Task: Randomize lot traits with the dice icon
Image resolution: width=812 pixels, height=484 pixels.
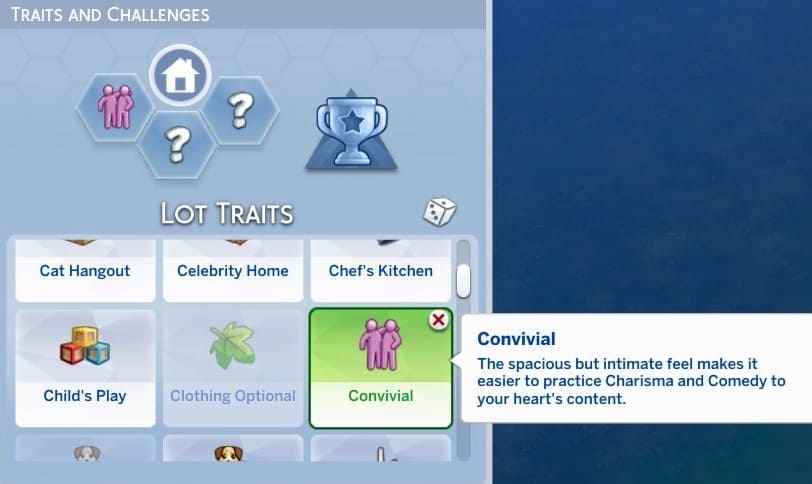Action: [440, 212]
